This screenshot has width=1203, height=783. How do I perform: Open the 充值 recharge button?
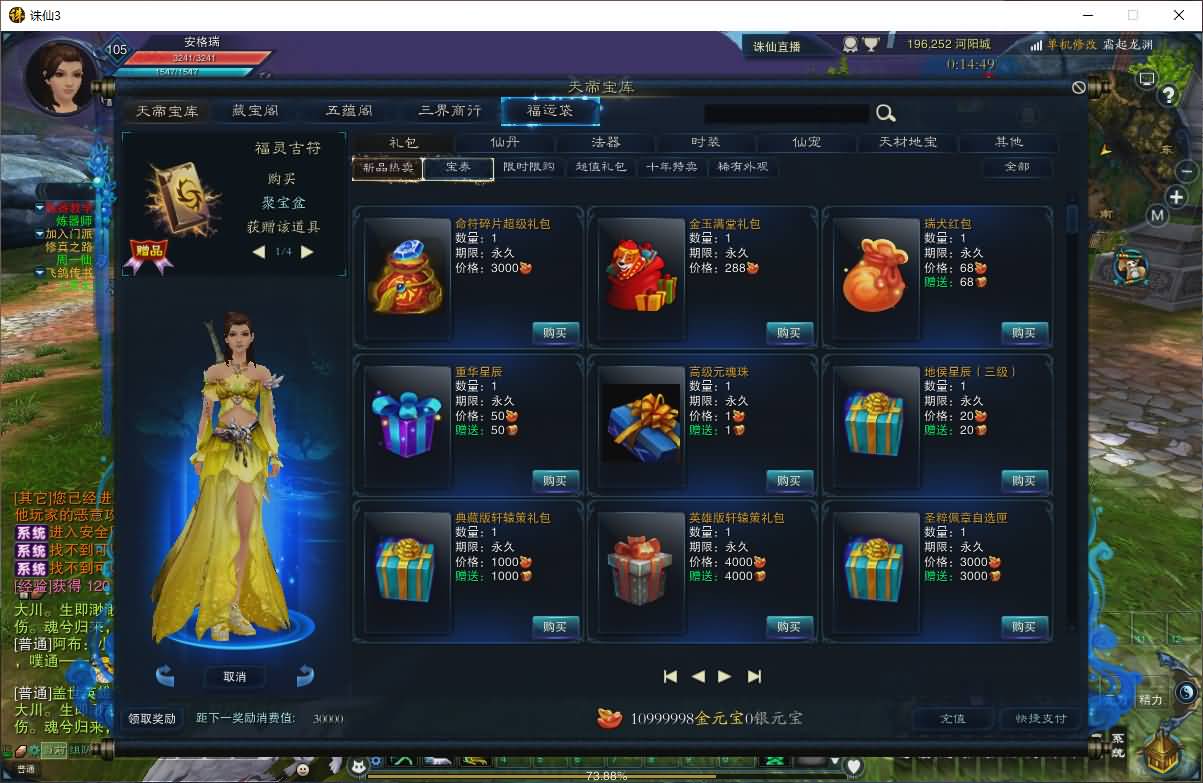click(x=952, y=718)
